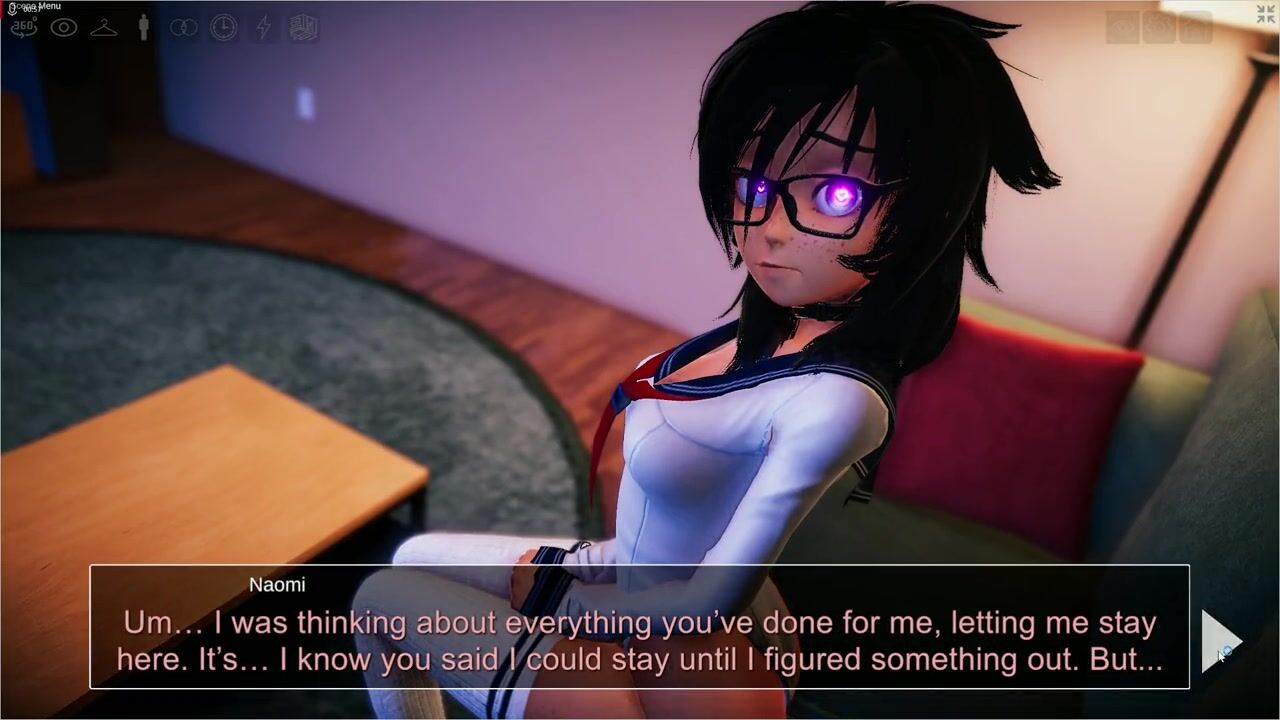Image resolution: width=1280 pixels, height=720 pixels.
Task: Click the eye view icon in top-left toolbar
Action: click(x=64, y=28)
